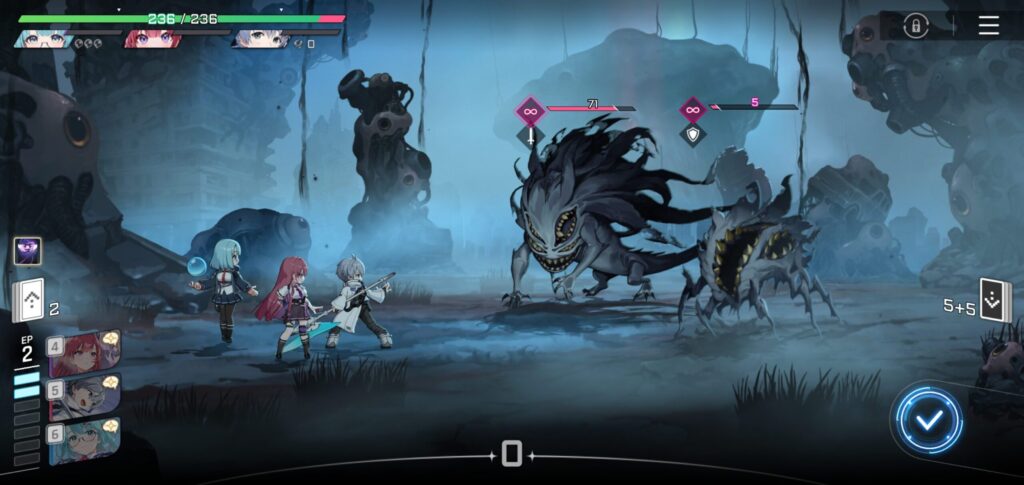Select the red-haired character card costing 4
The image size is (1024, 485).
[85, 353]
